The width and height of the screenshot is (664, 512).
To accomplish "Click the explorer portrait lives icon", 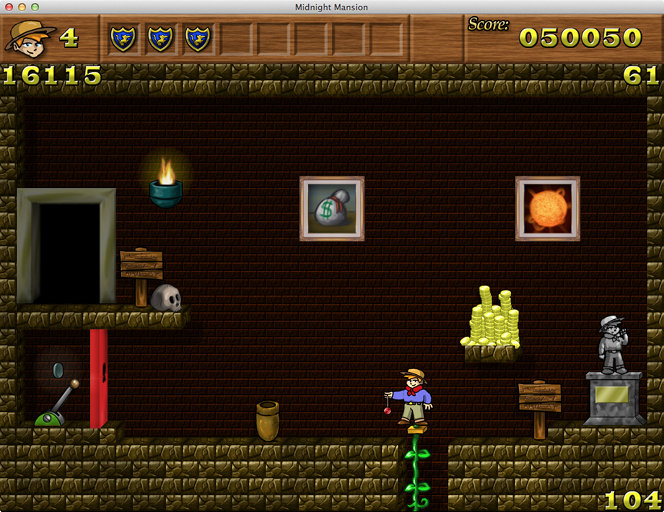I will point(30,38).
